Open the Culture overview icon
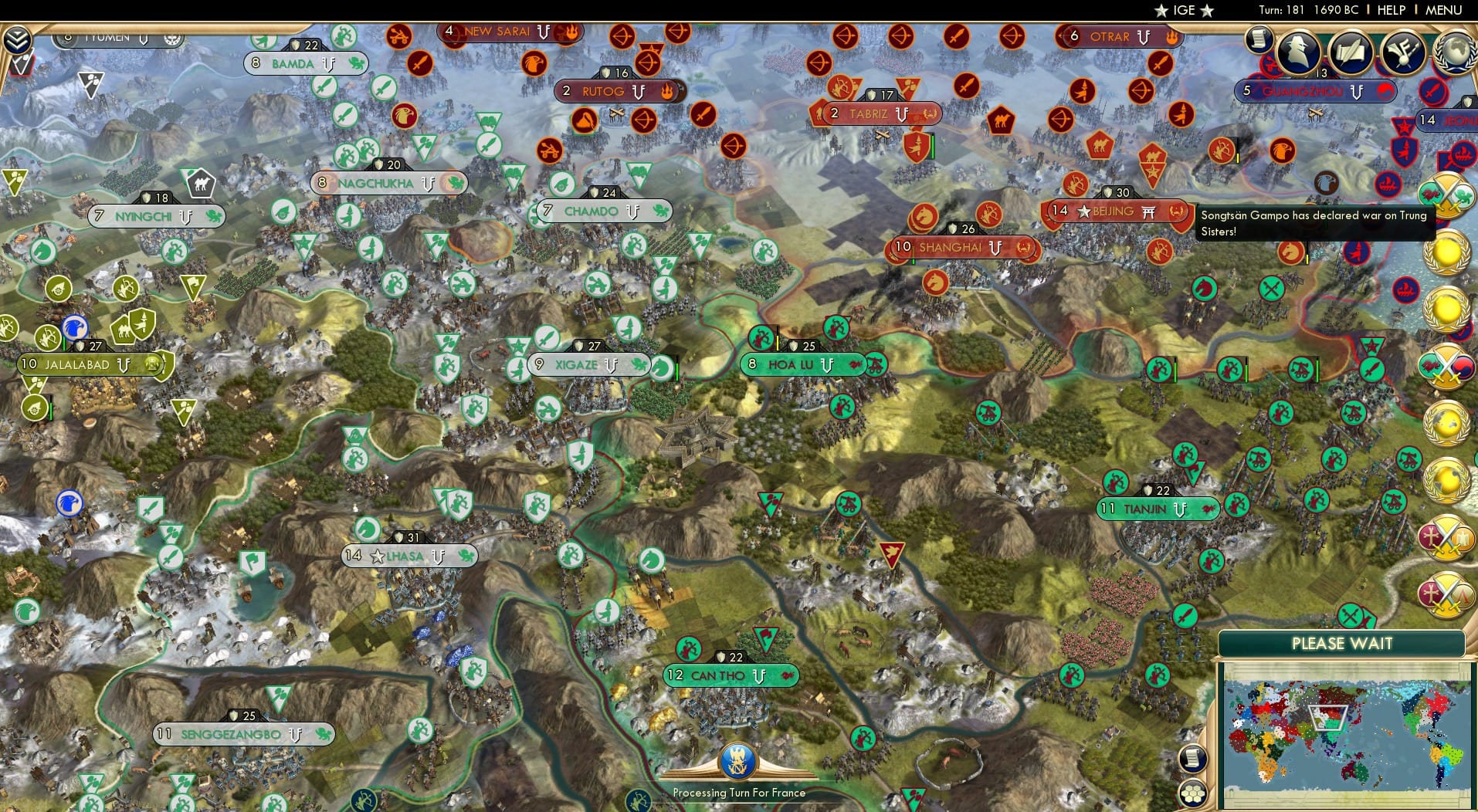The image size is (1478, 812). tap(1402, 51)
